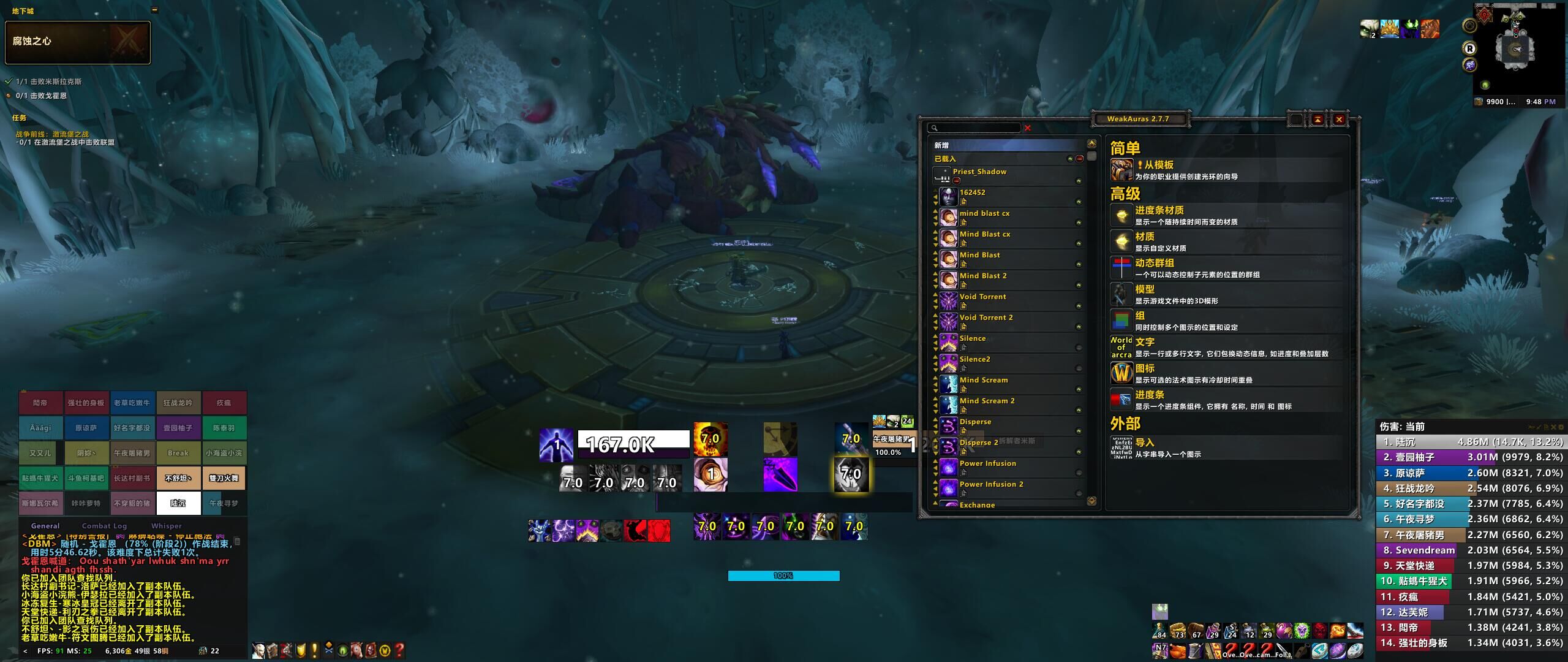Toggle the green load indicator for mind blast cx

pos(1079,222)
